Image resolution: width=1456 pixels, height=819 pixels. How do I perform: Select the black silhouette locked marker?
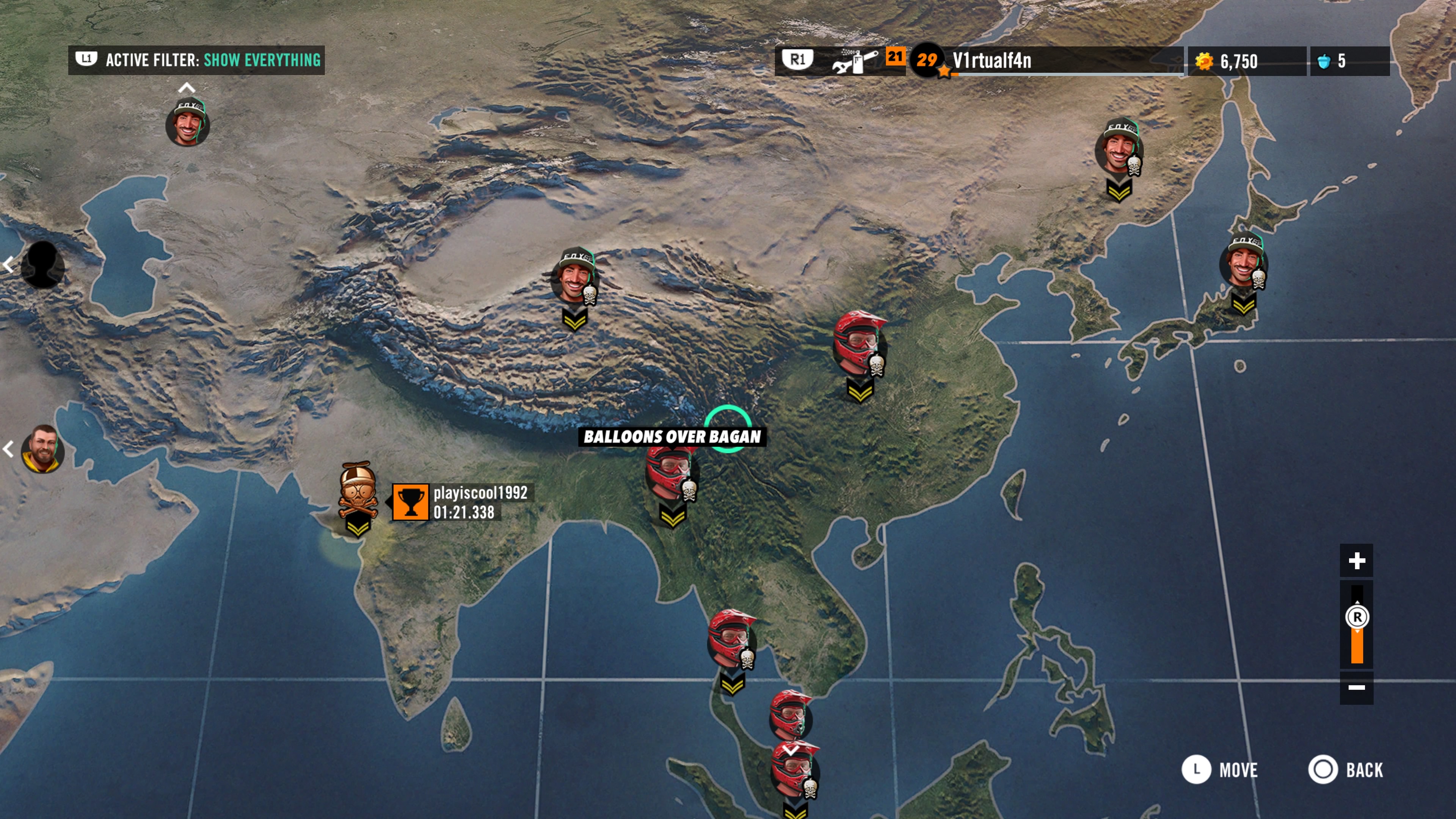42,265
